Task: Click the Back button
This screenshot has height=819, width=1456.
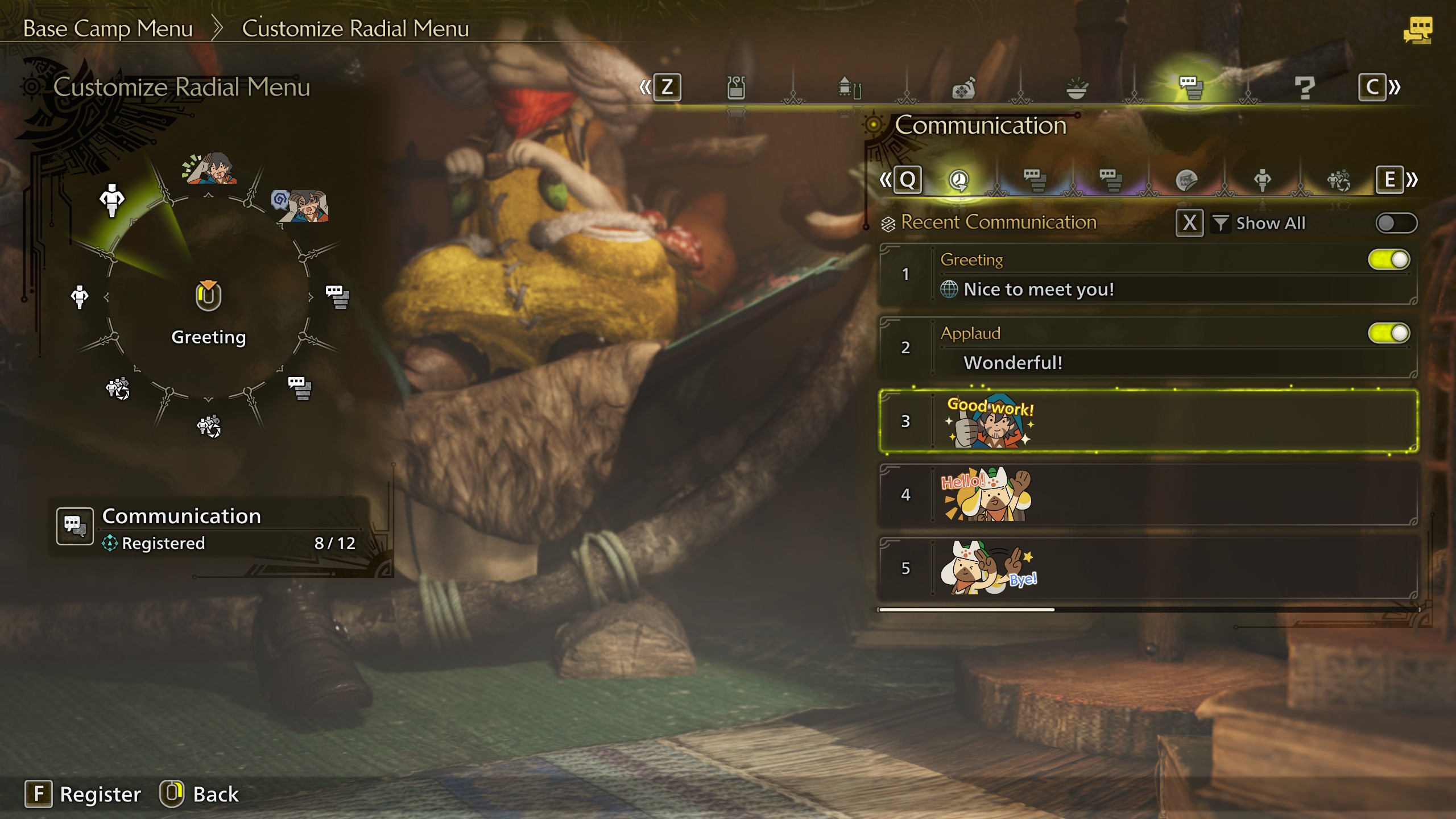Action: [200, 794]
